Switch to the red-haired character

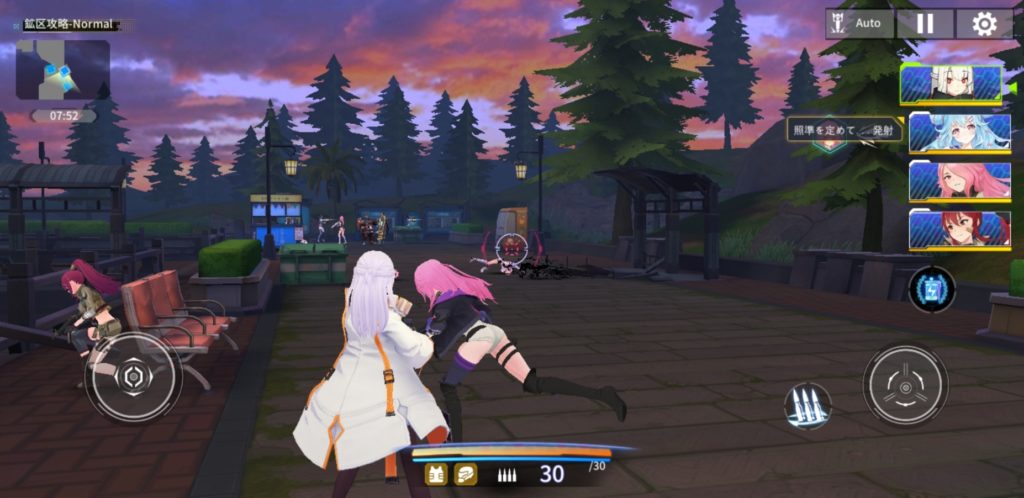pos(959,229)
